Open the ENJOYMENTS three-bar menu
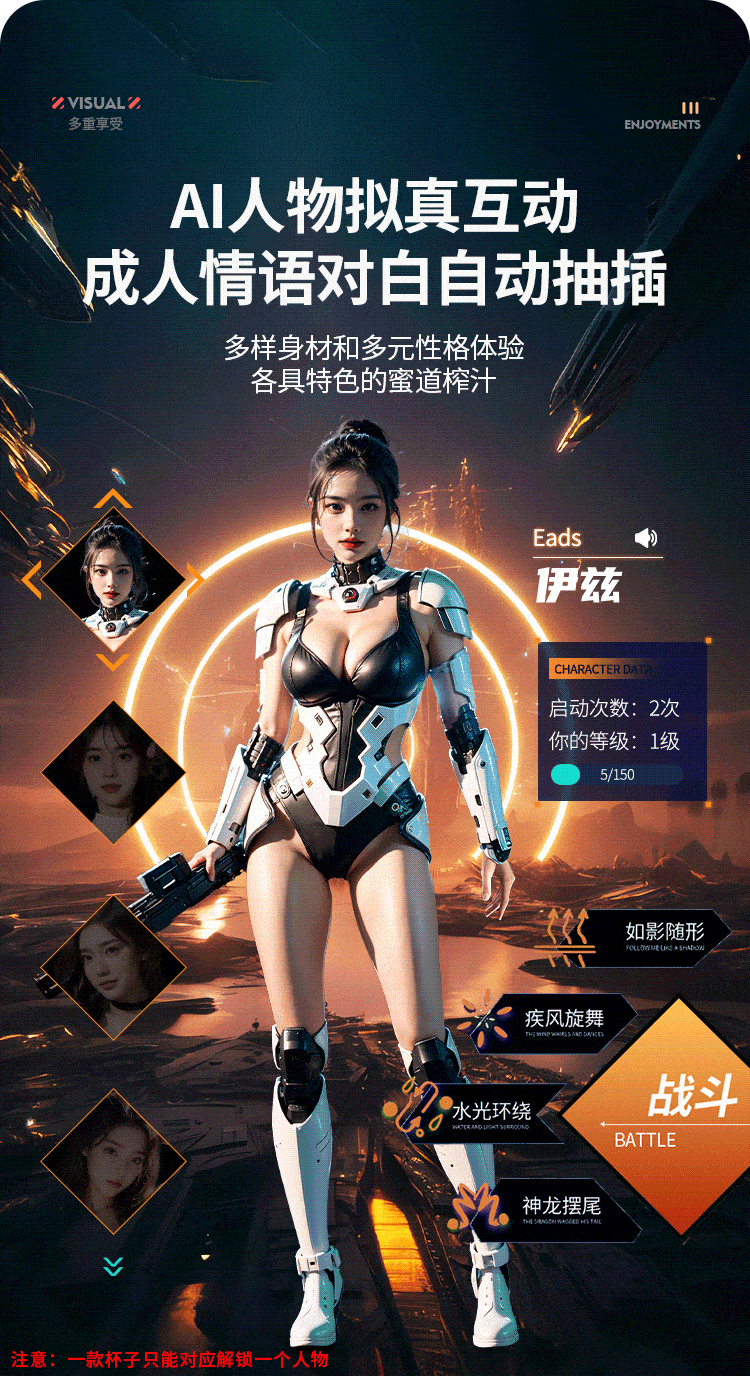 [x=690, y=108]
